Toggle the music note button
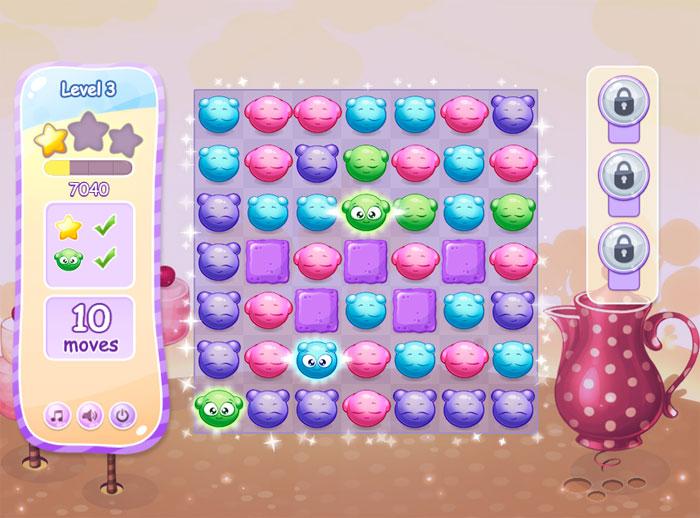 (57, 414)
